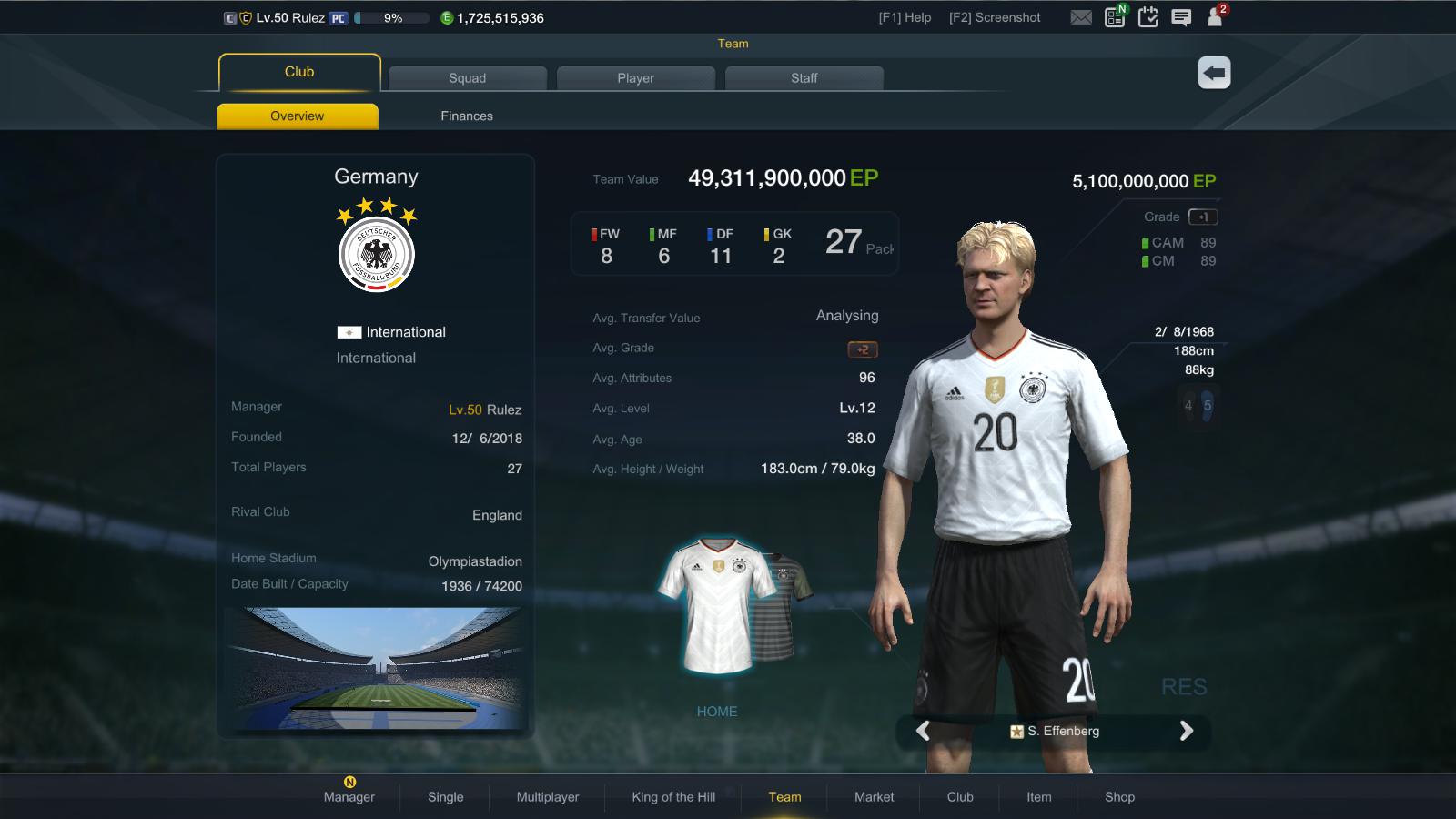Open the Market menu
1456x819 pixels.
[x=874, y=796]
